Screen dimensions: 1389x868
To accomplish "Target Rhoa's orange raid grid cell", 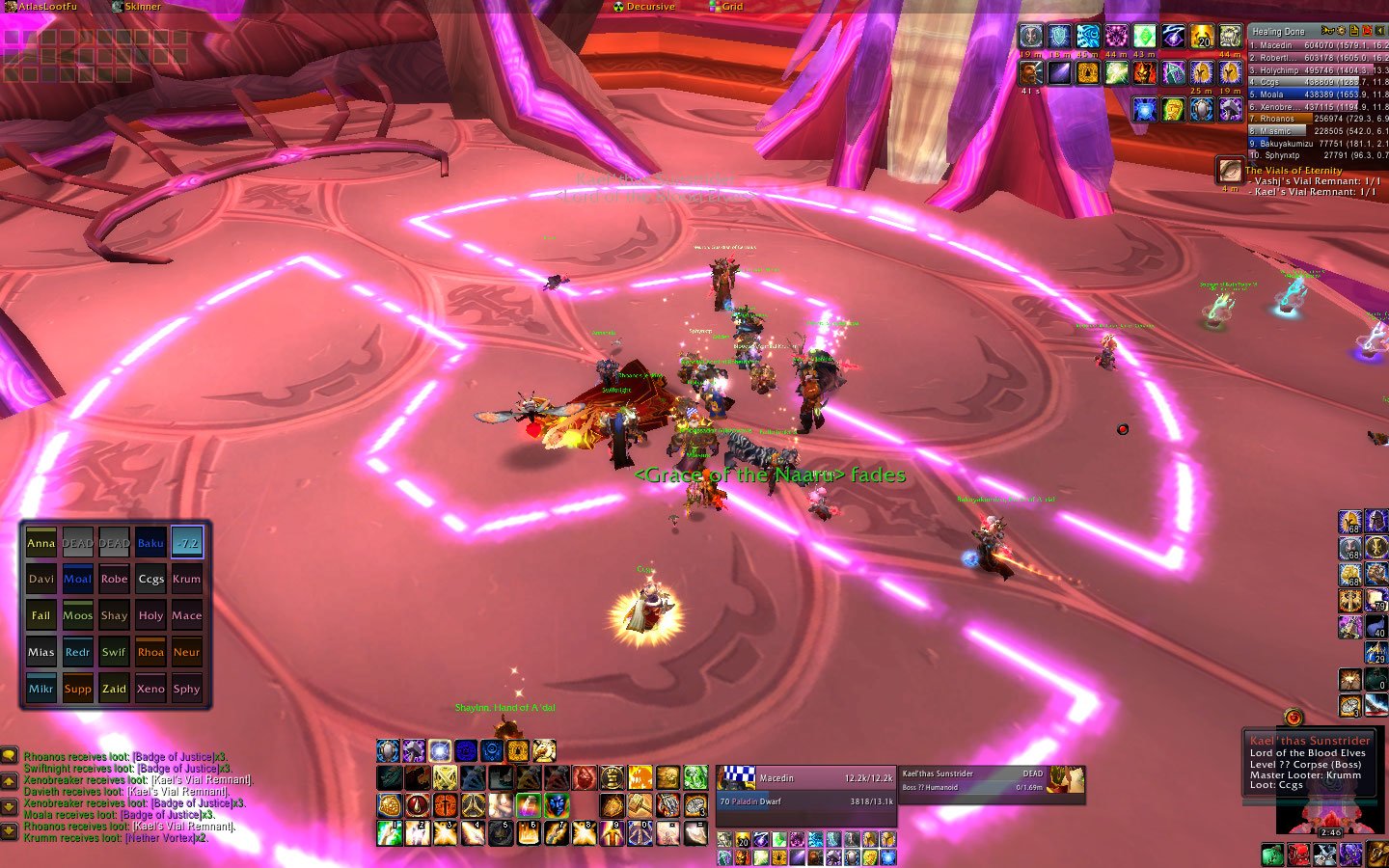I will pyautogui.click(x=150, y=652).
